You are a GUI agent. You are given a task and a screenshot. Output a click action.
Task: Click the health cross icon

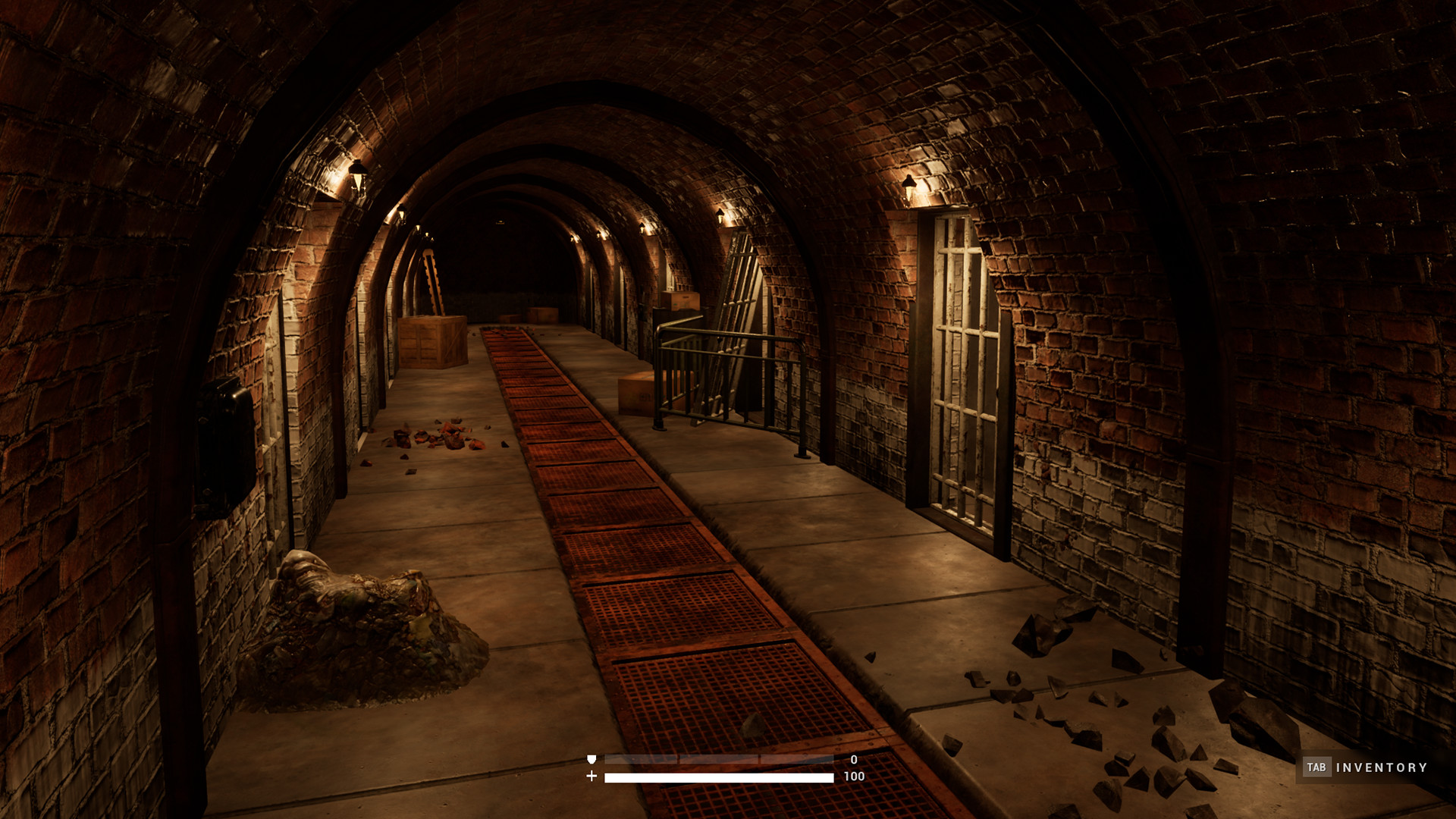click(x=591, y=777)
